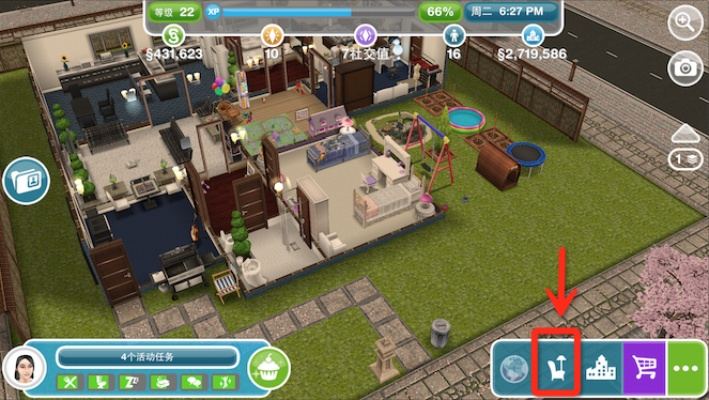
Task: Open the home furnishing (armchair) menu
Action: [x=556, y=369]
